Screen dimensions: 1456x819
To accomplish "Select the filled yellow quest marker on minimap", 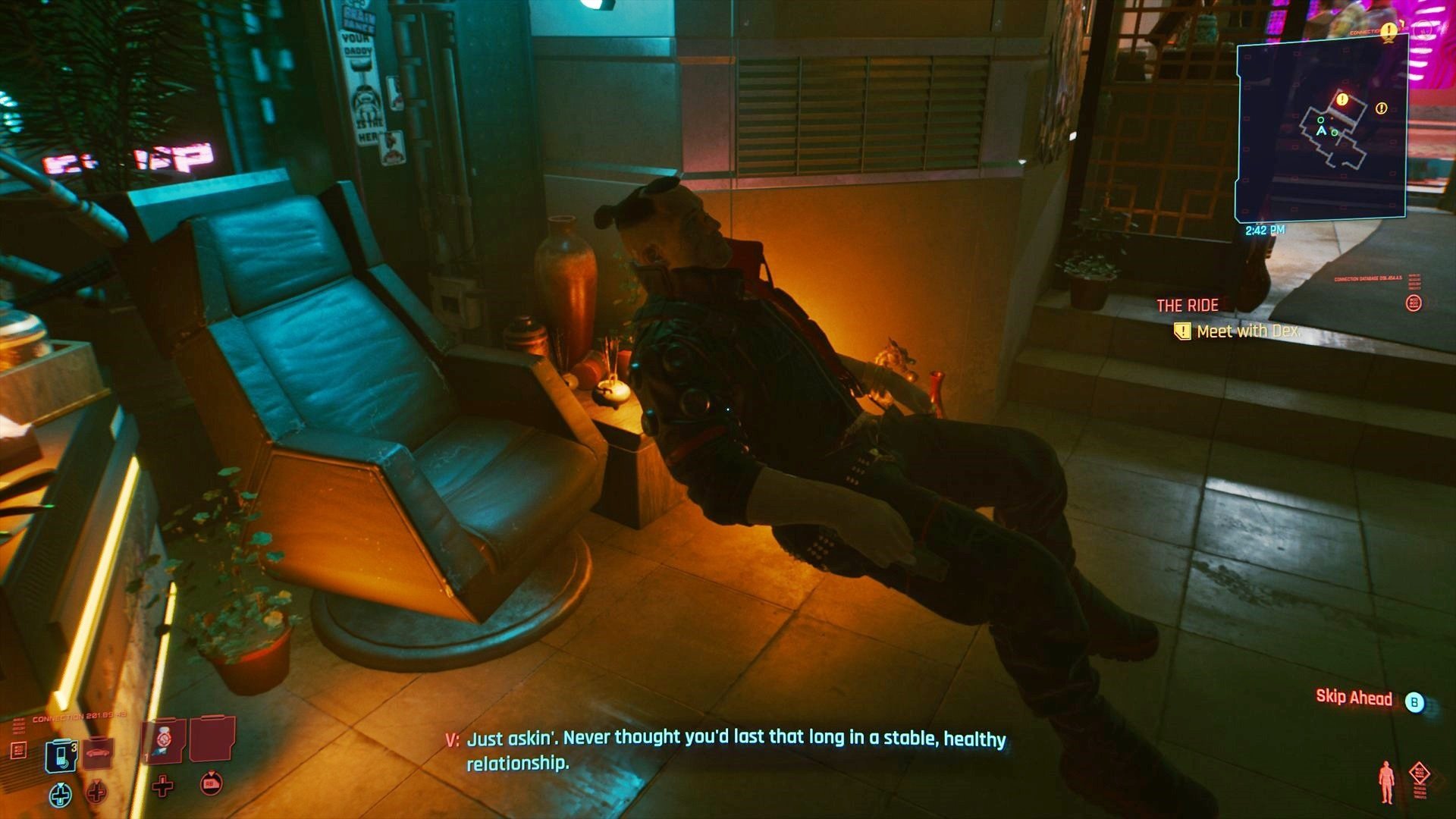I will pos(1342,99).
